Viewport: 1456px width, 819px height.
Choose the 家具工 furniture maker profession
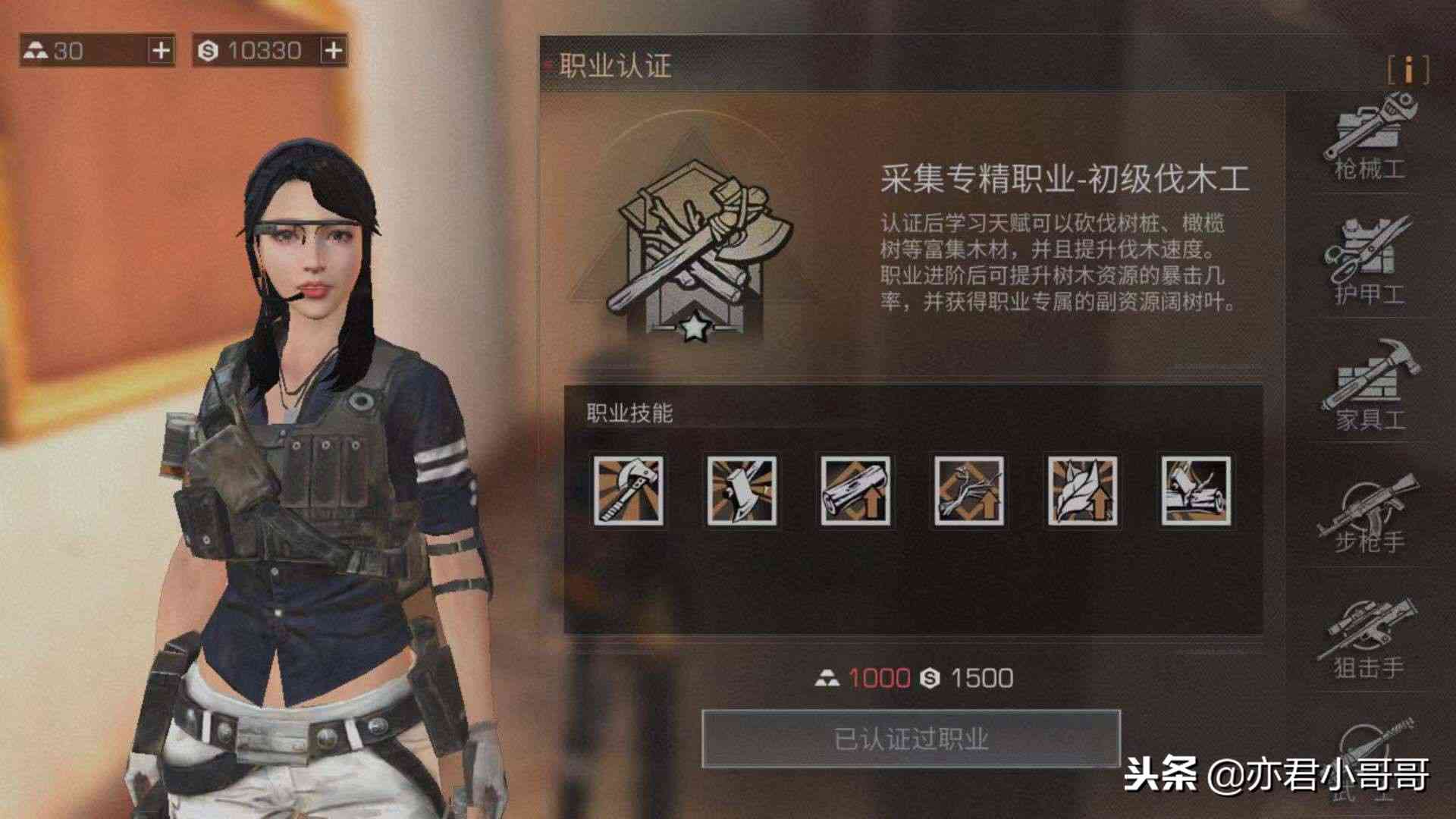[1370, 387]
